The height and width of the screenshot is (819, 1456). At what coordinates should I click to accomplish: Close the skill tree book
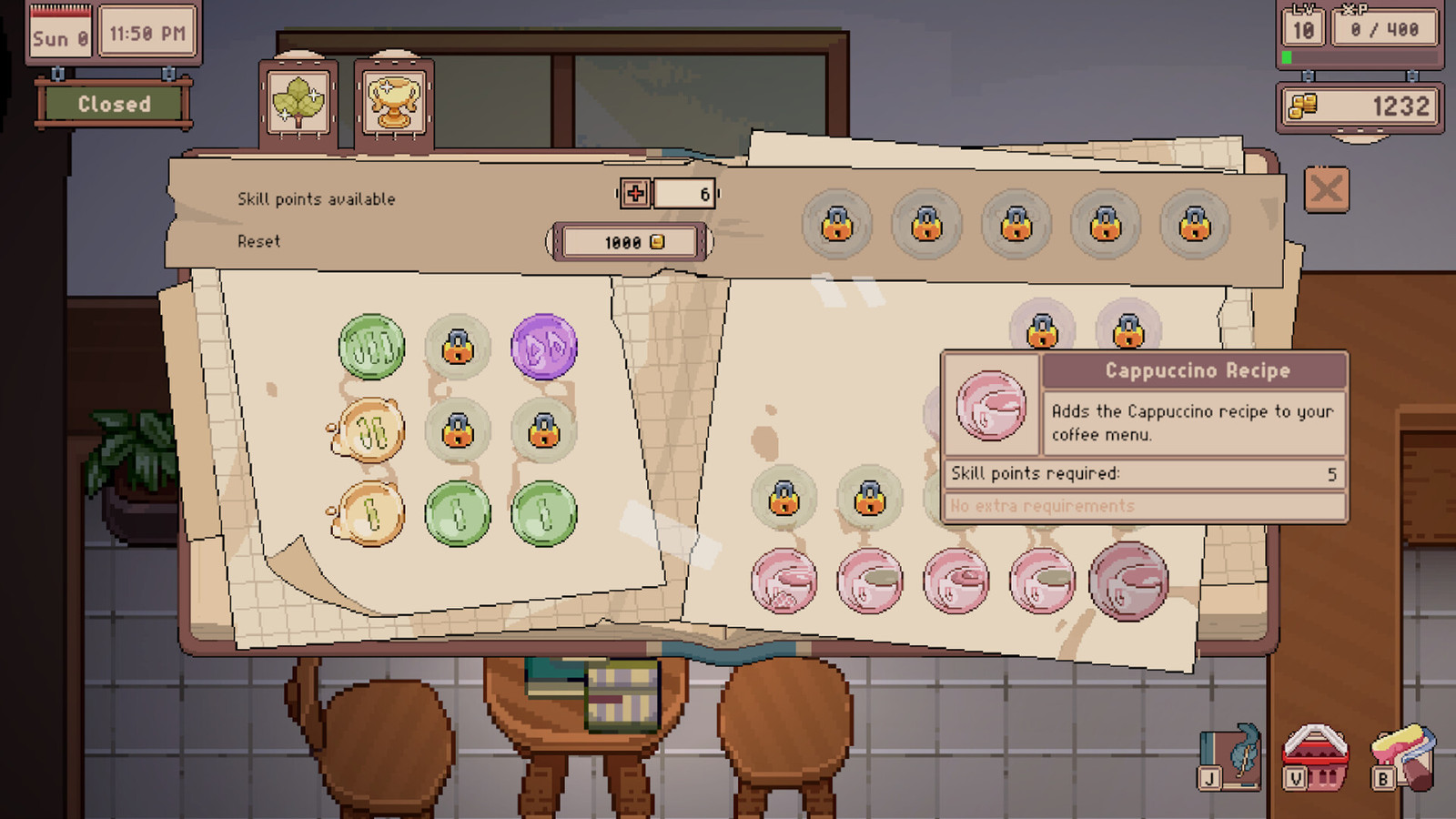(1326, 190)
